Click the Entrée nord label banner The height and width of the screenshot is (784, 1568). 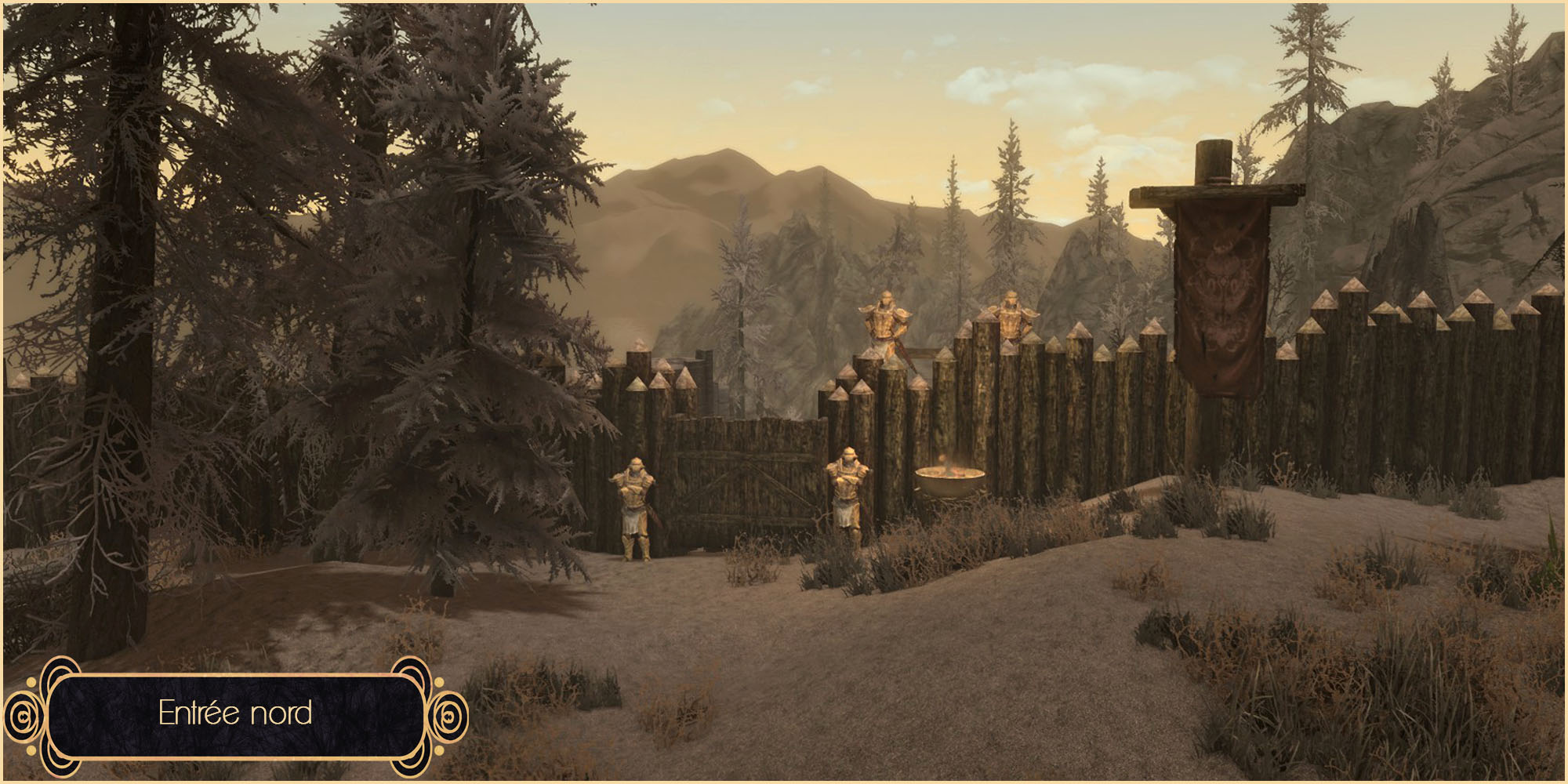pos(235,713)
